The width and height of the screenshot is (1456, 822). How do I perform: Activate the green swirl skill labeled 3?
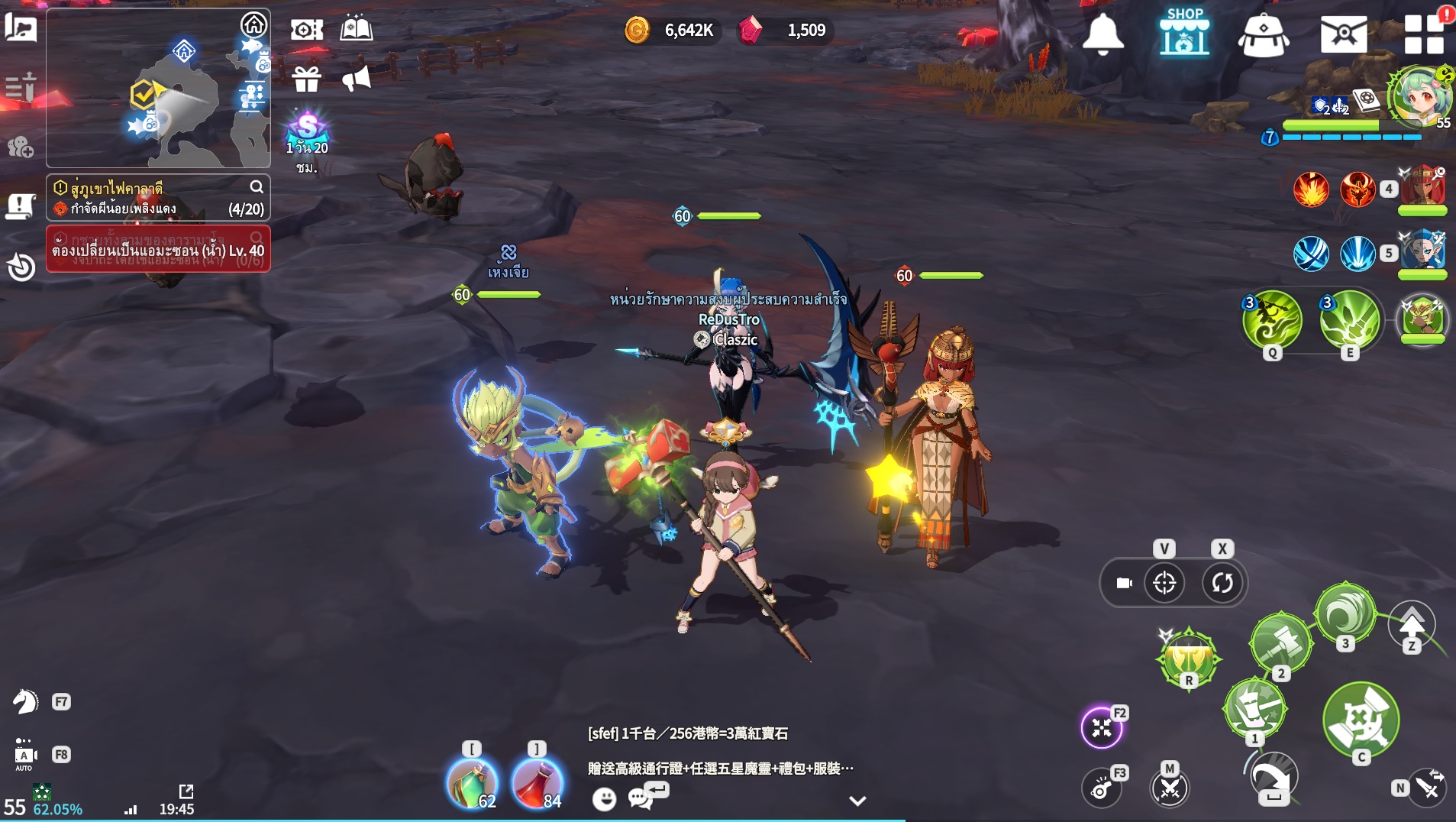[x=1345, y=613]
